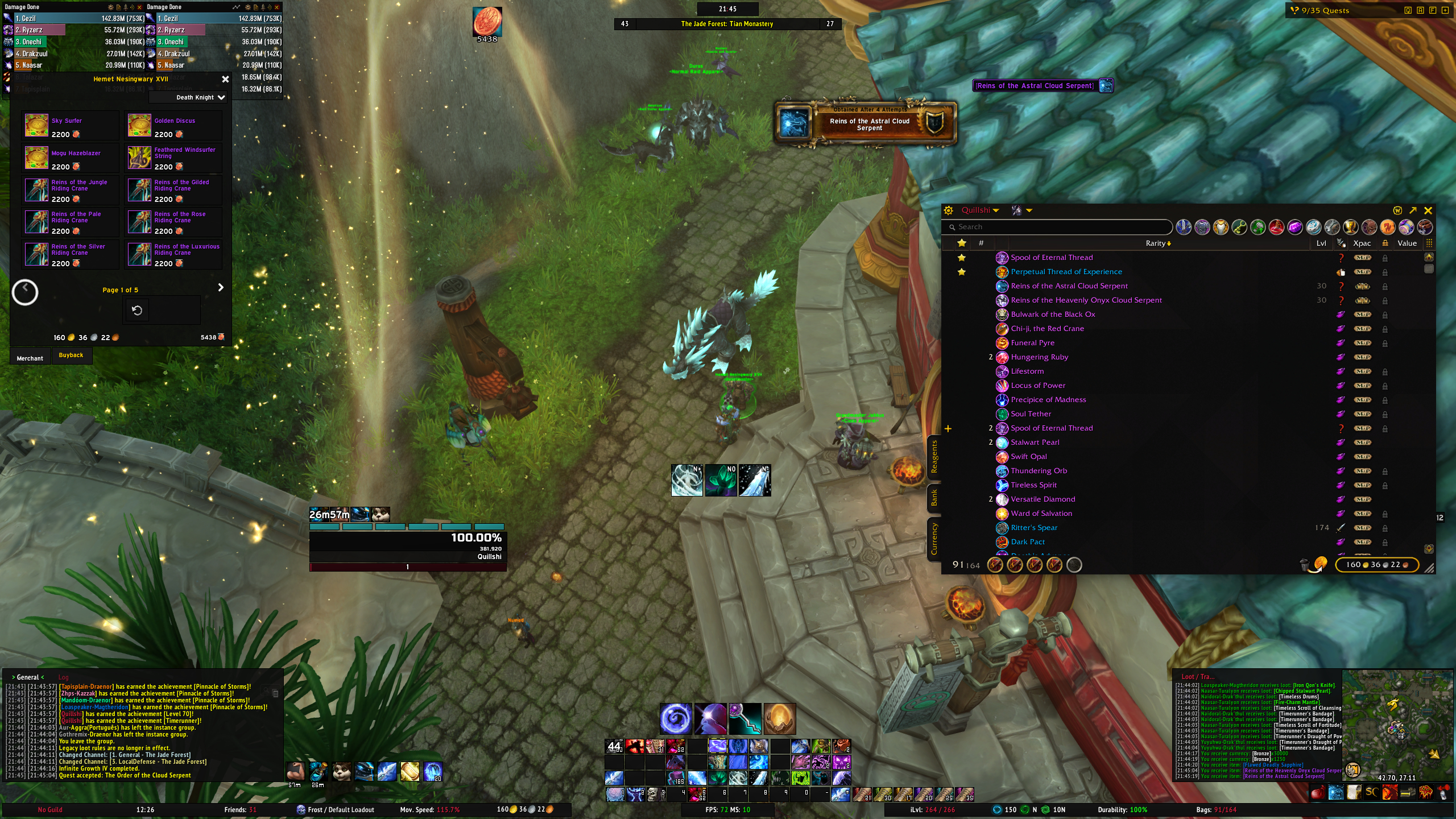
Task: Select Reins of the Jungle Riding Crane
Action: point(36,190)
